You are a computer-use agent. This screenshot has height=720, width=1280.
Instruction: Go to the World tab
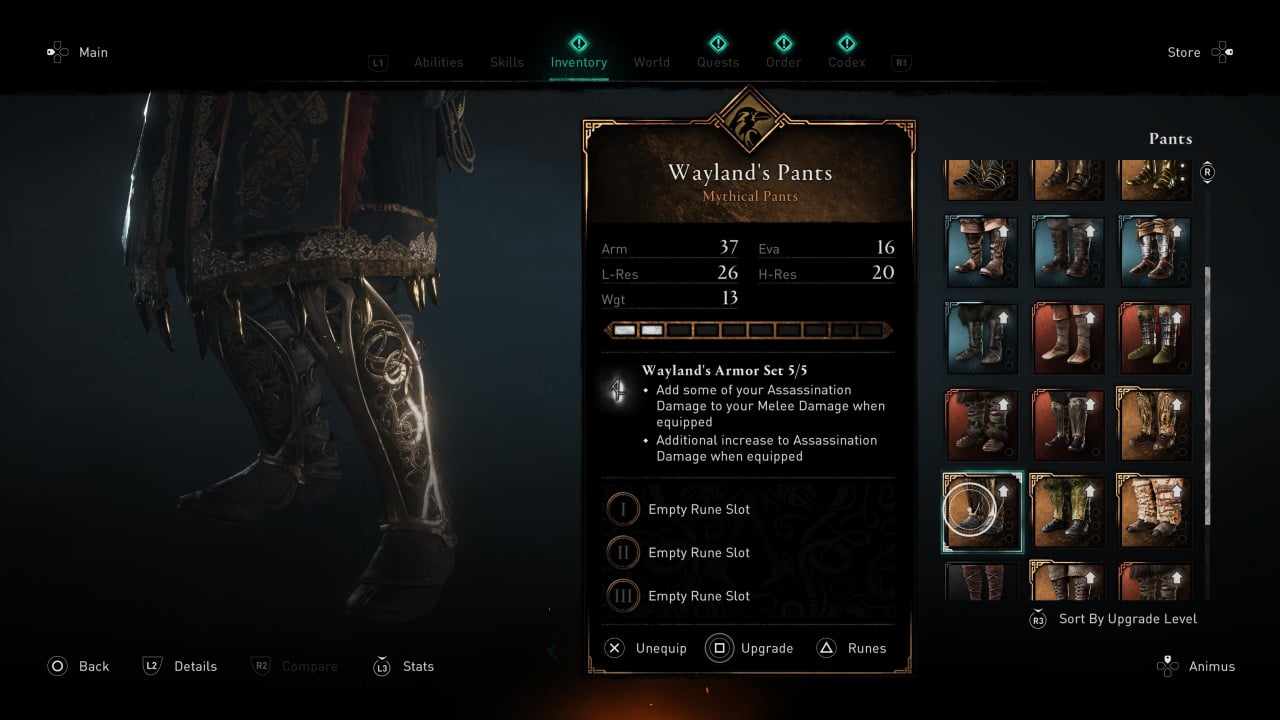[x=651, y=62]
